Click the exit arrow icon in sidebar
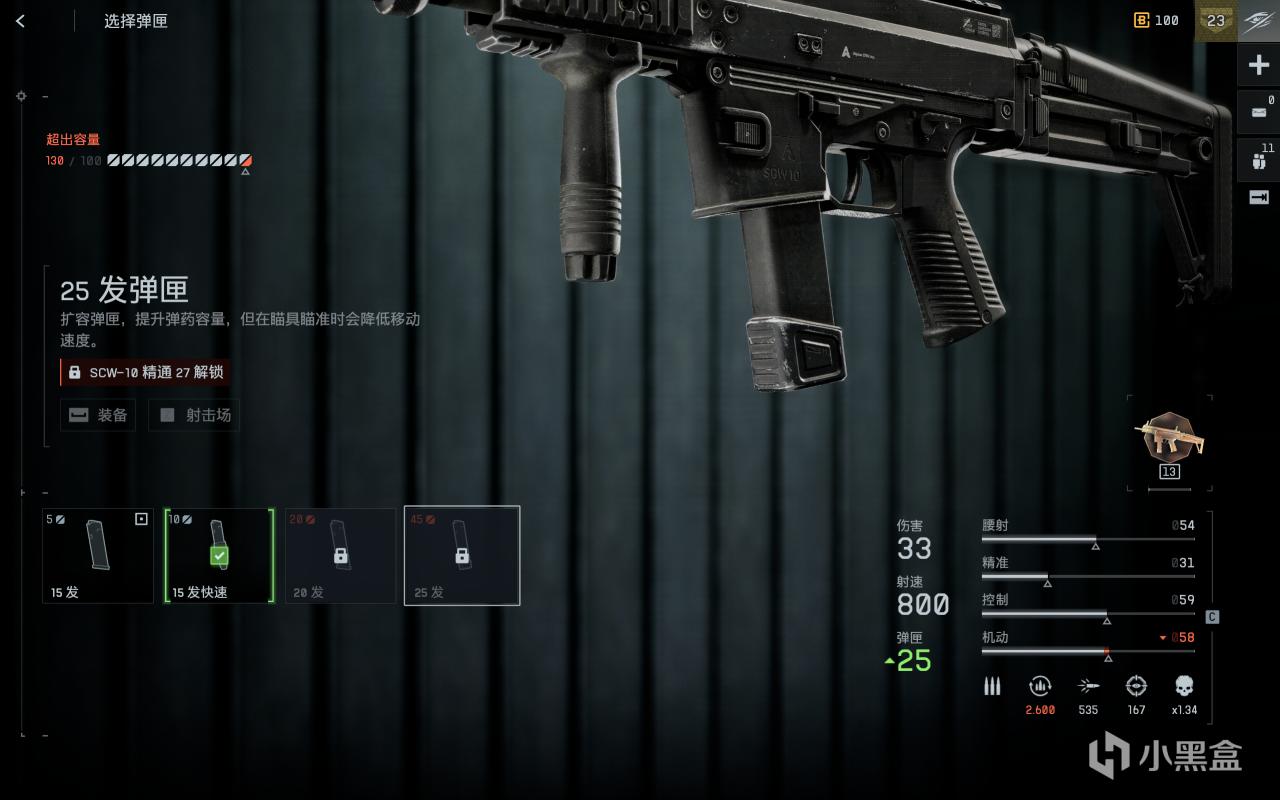The image size is (1280, 800). (1259, 197)
